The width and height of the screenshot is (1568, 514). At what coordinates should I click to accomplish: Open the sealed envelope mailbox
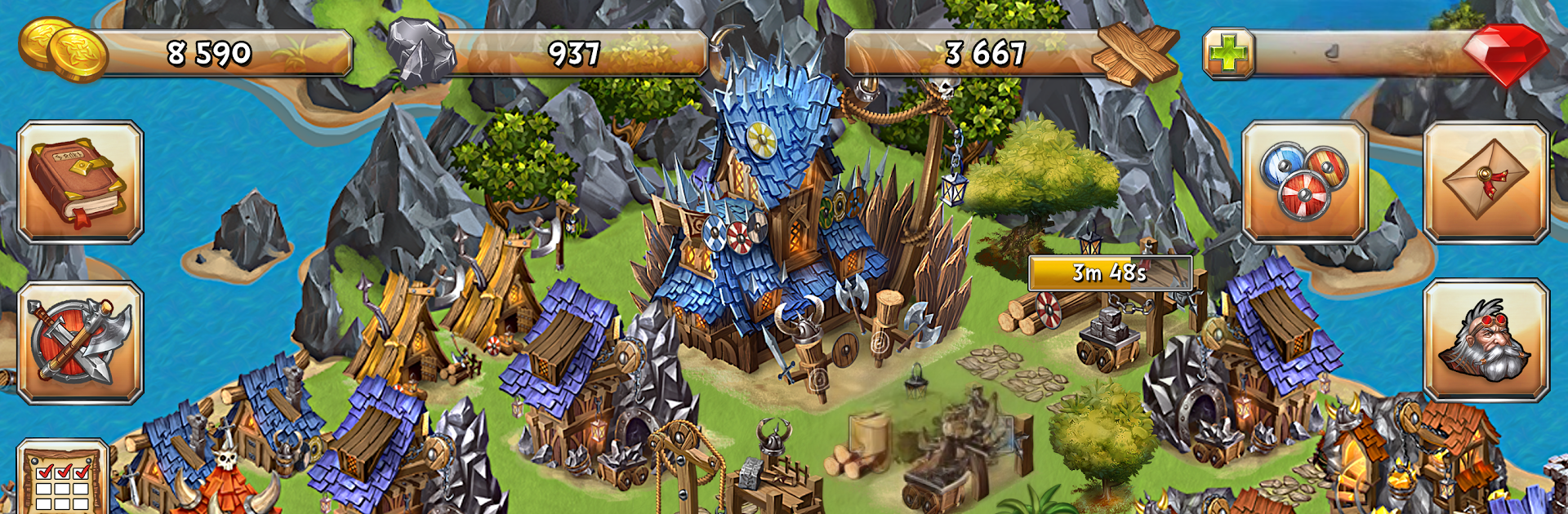tap(1486, 182)
